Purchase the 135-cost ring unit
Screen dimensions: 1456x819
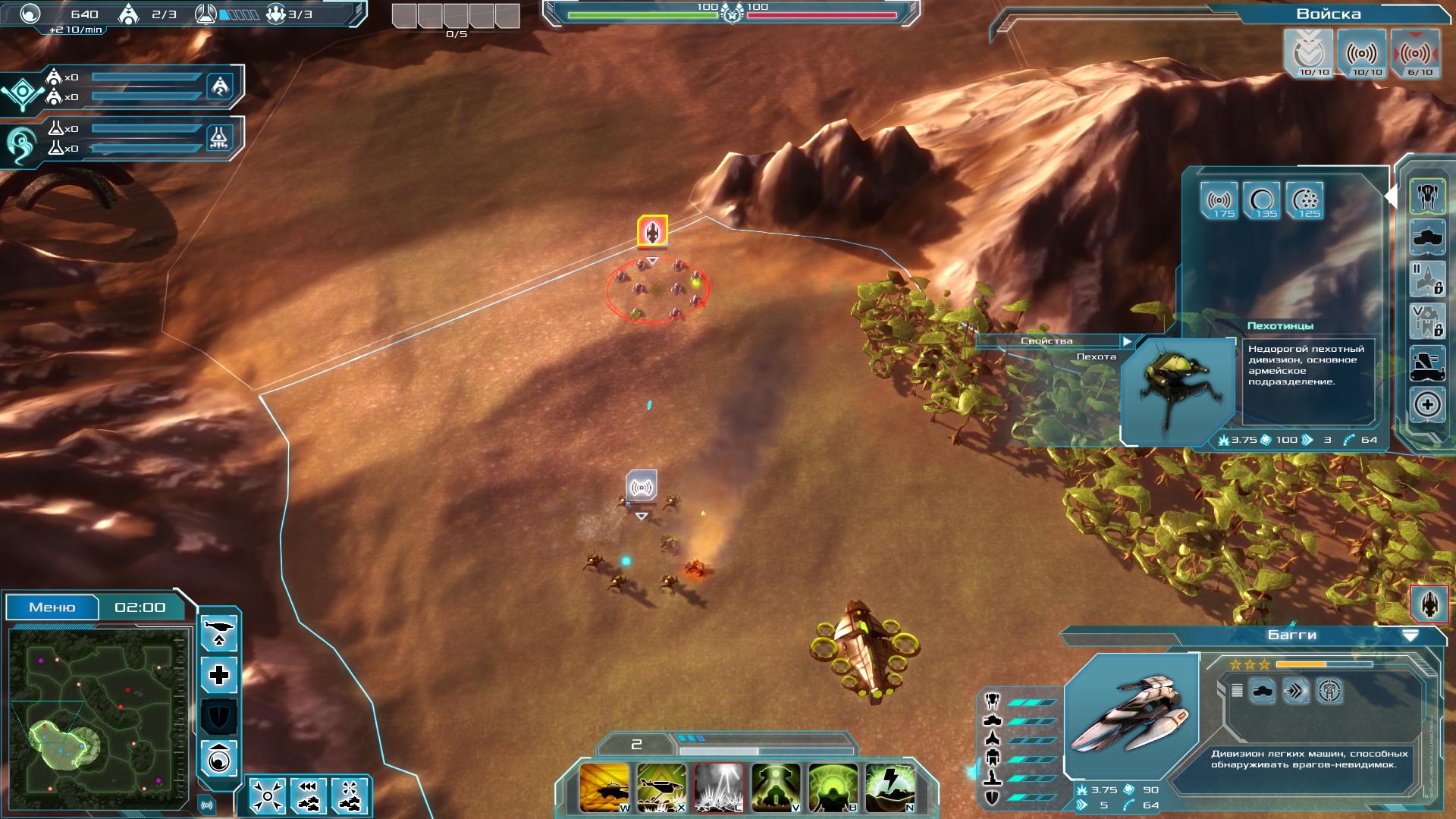[x=1262, y=202]
